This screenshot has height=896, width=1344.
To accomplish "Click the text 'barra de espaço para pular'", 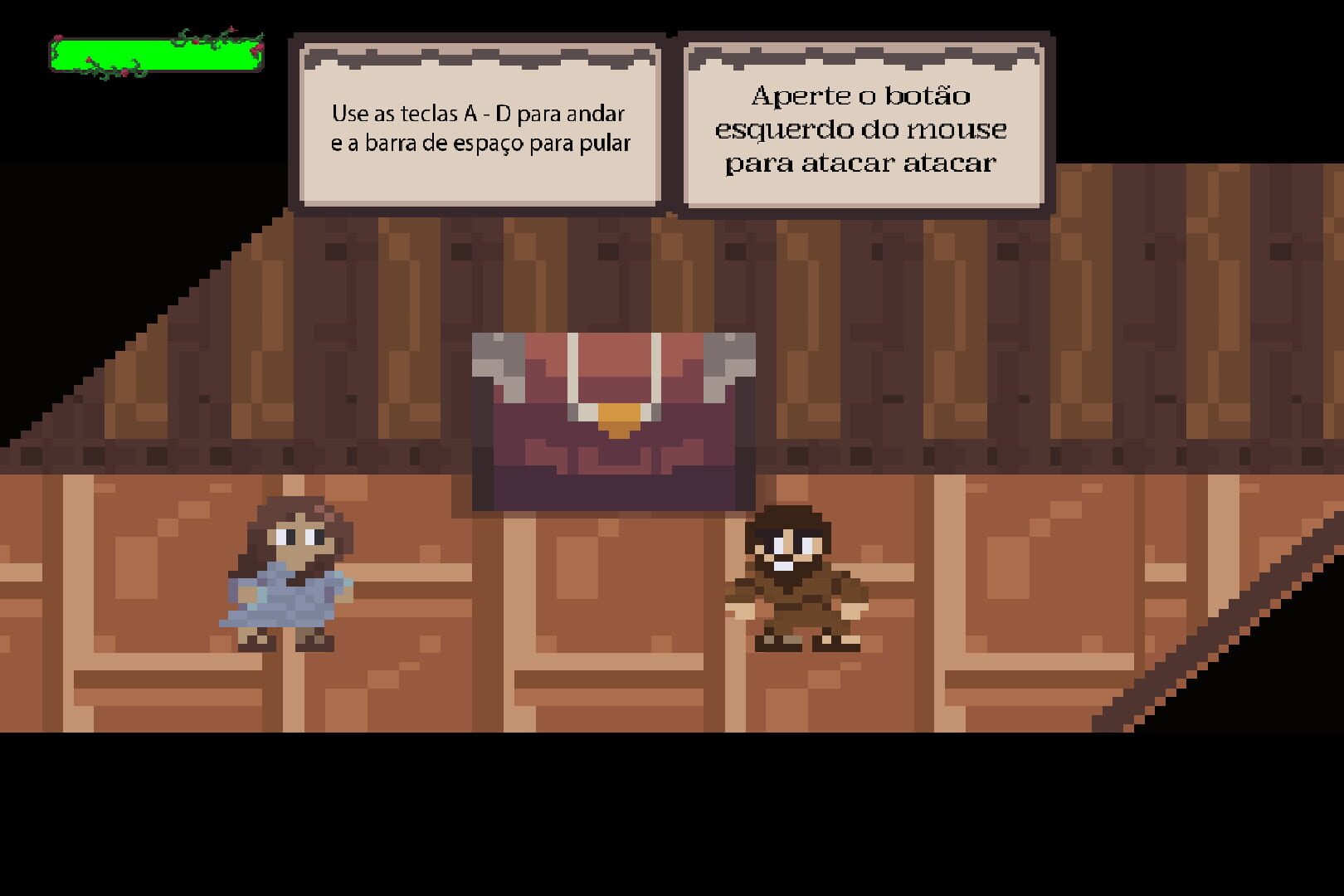I will [x=481, y=143].
